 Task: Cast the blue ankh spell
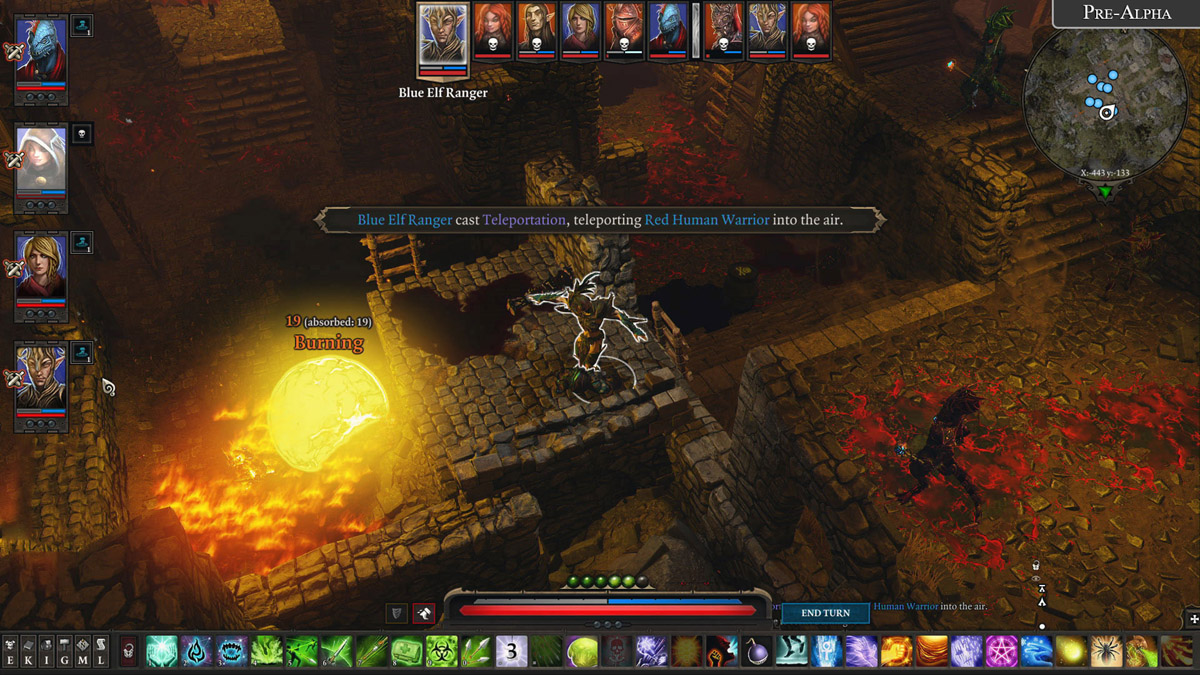(x=827, y=652)
